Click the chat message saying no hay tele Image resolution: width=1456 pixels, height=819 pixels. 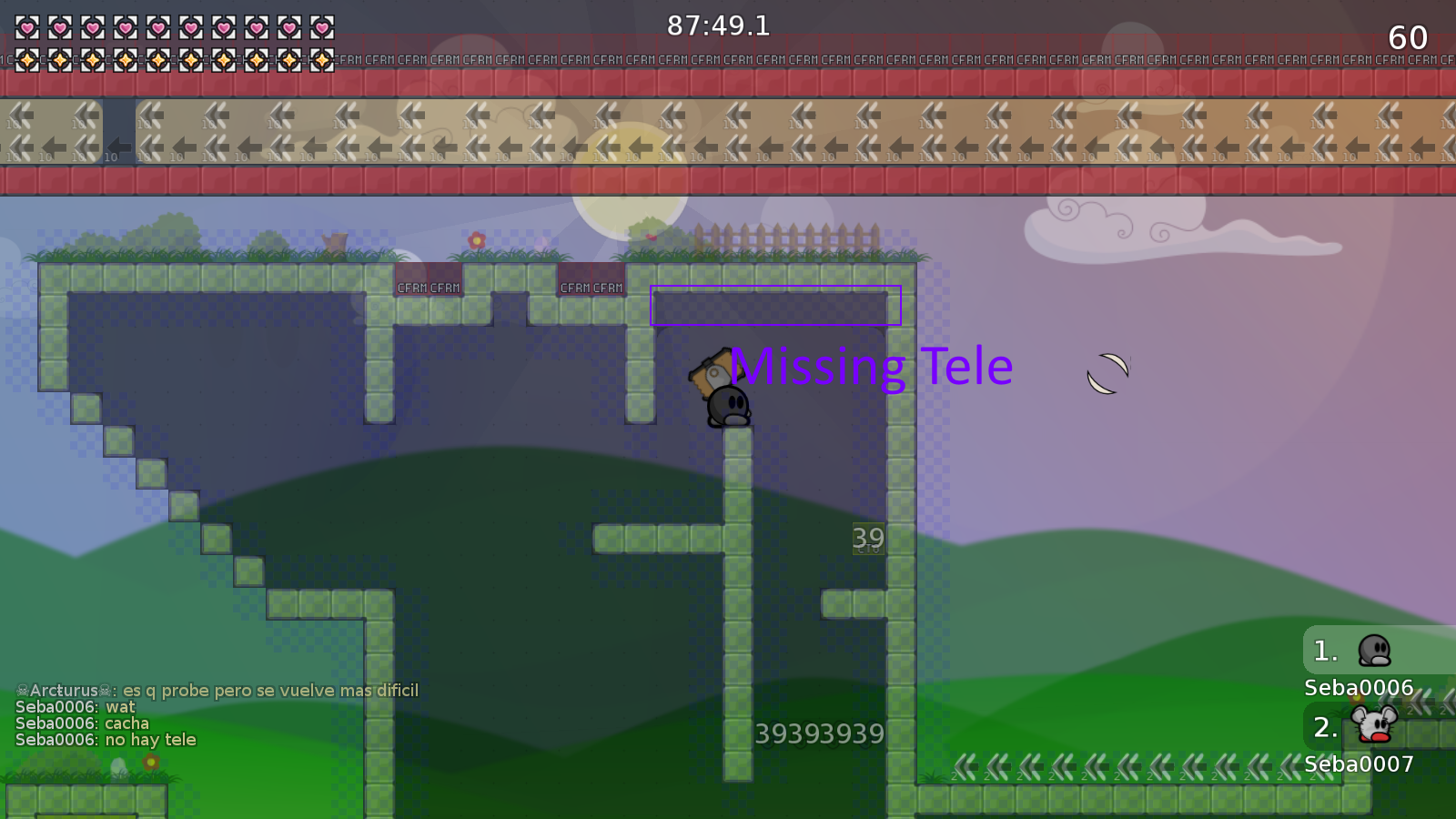click(106, 739)
